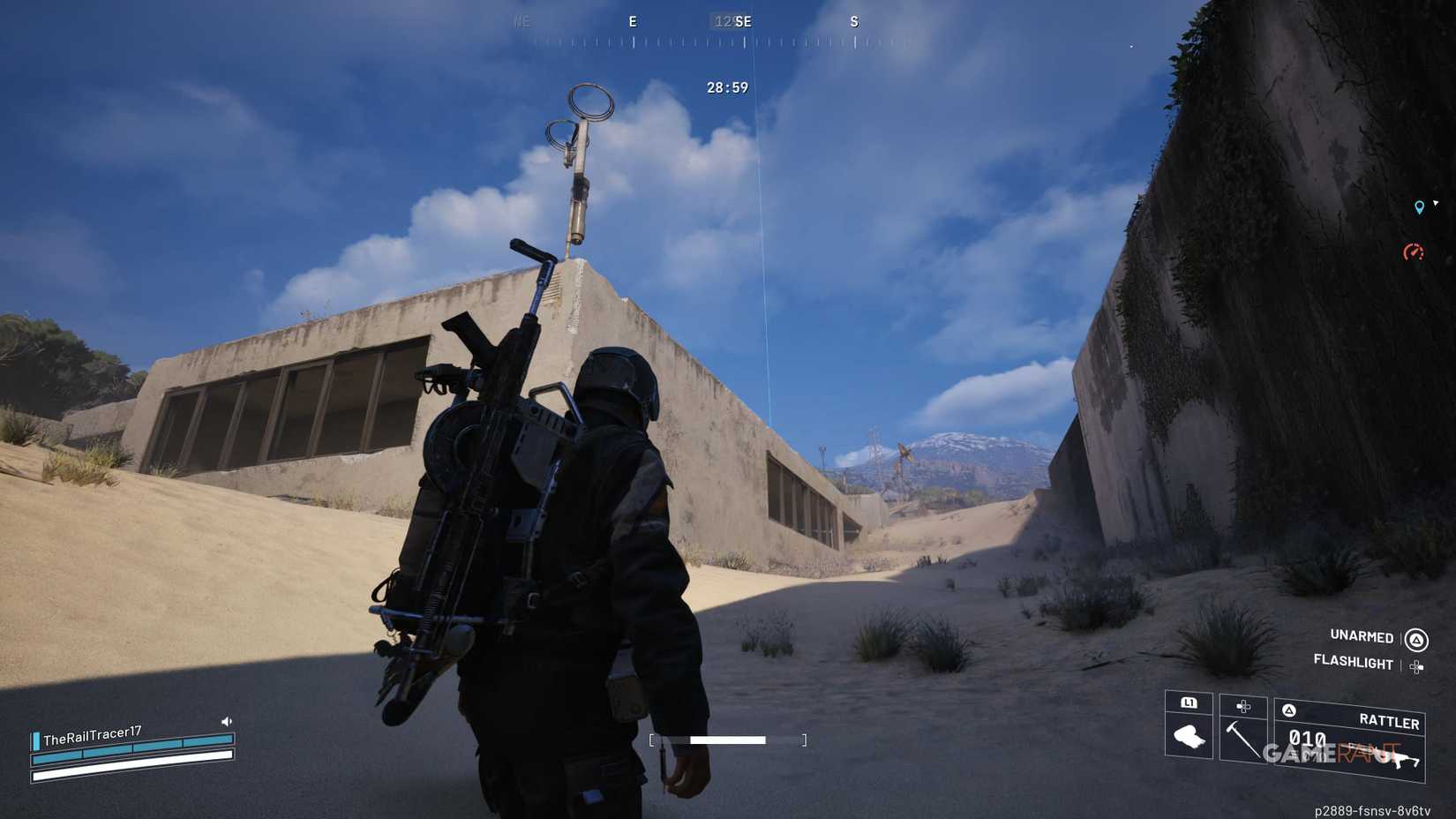1456x819 pixels.
Task: Click the L1 button prompt on the bandage slot
Action: (1189, 703)
